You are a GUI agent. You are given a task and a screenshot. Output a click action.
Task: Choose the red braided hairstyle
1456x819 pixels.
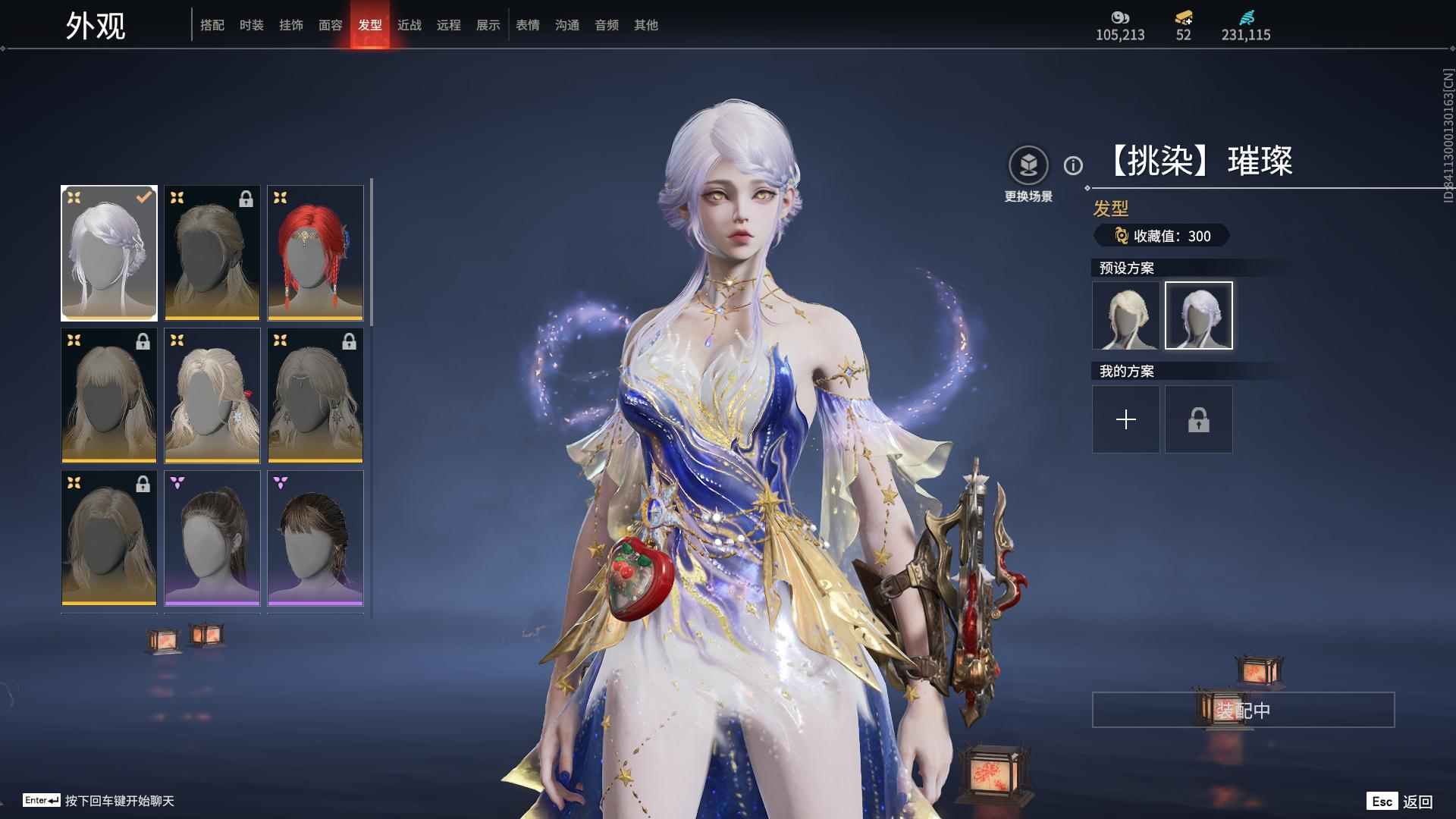tap(315, 253)
